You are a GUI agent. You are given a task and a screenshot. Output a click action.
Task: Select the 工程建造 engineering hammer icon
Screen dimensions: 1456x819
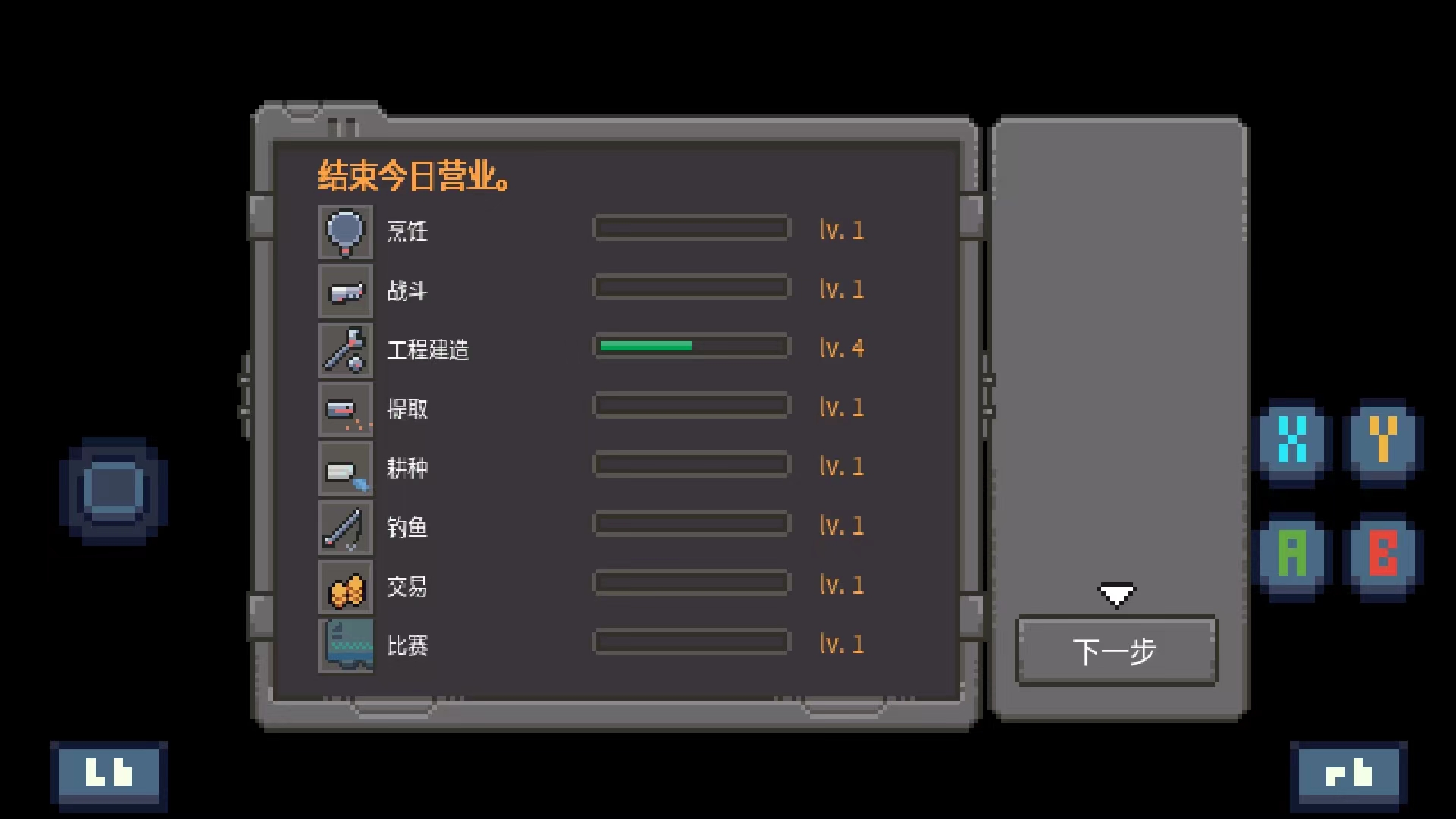point(346,350)
